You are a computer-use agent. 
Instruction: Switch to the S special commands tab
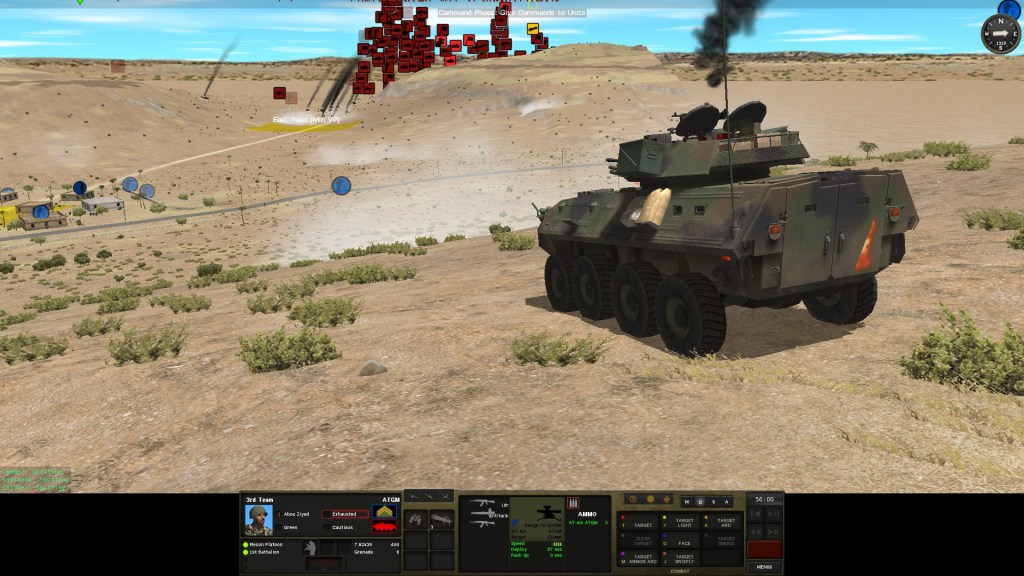coord(713,501)
